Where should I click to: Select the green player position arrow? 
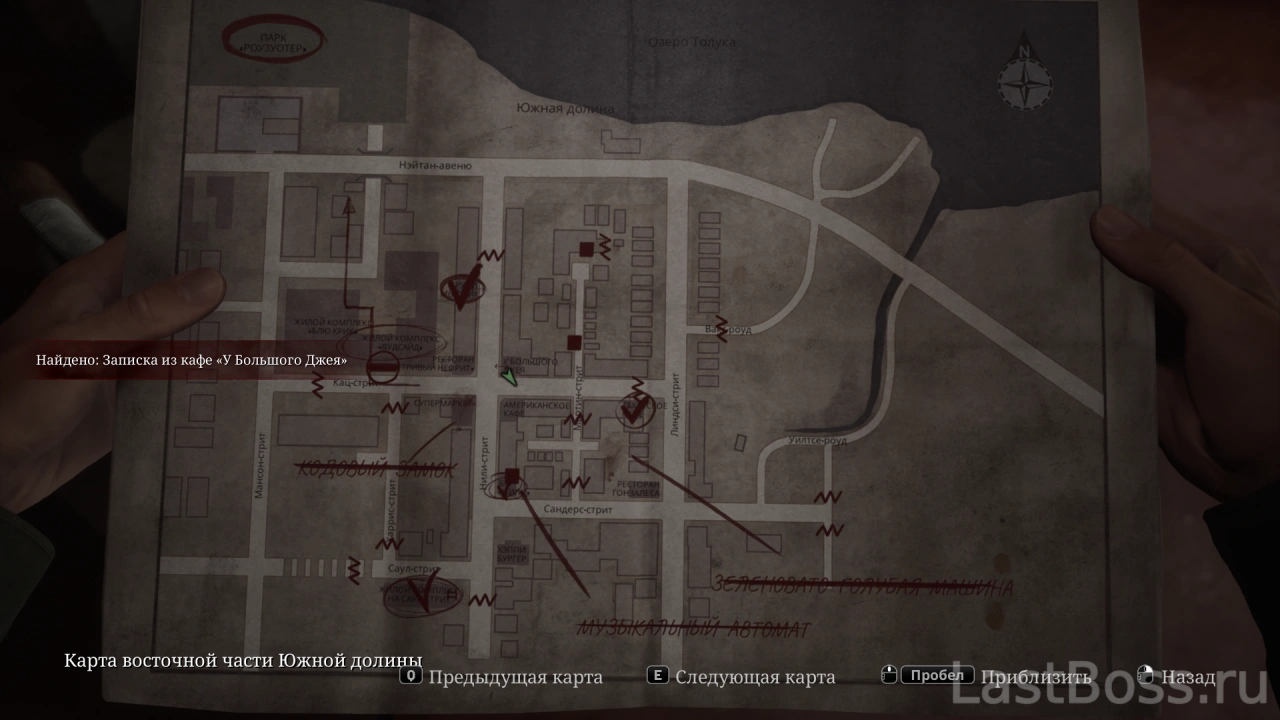509,377
